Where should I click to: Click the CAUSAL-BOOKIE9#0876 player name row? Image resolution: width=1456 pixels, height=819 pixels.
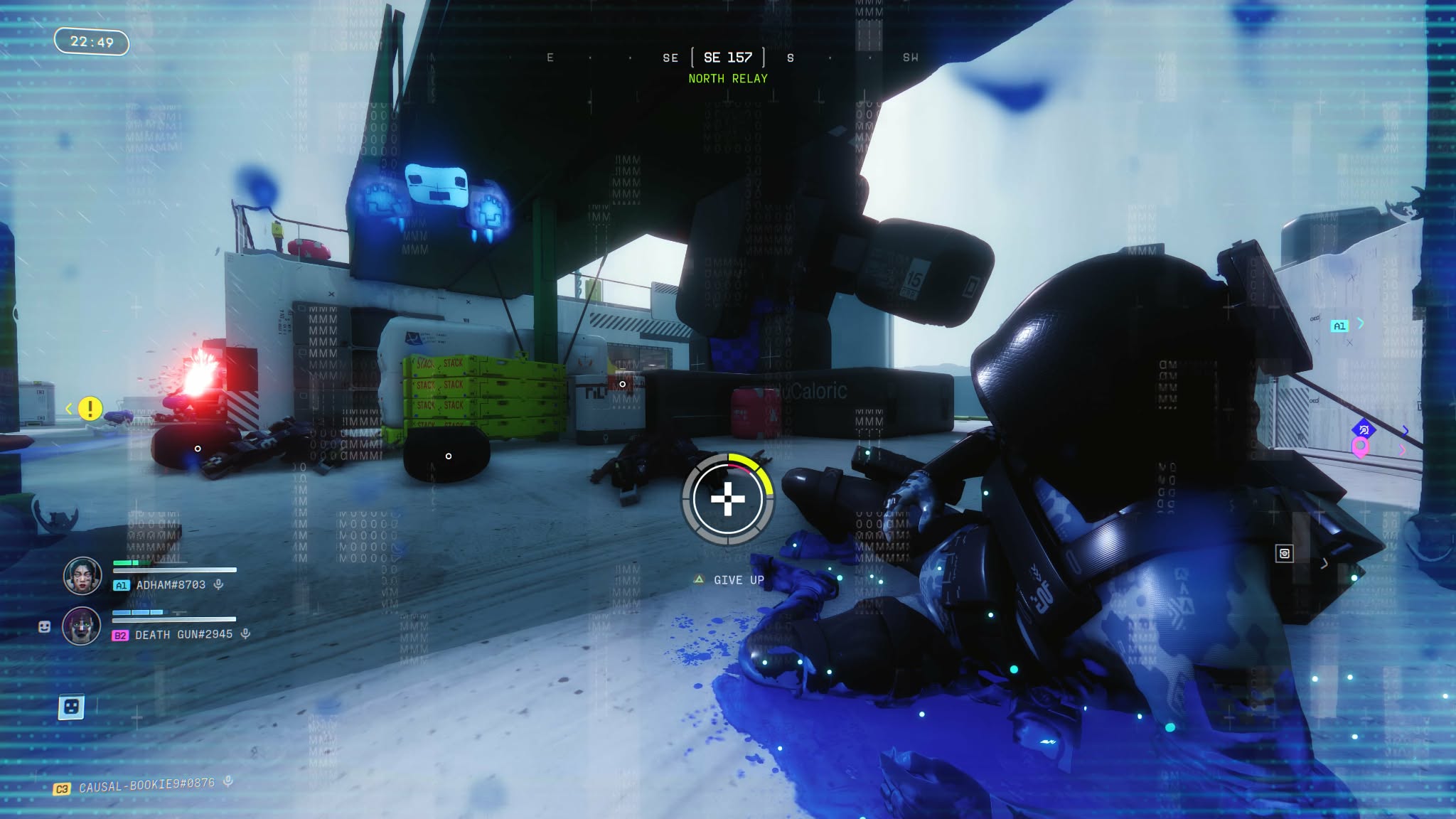pyautogui.click(x=146, y=784)
